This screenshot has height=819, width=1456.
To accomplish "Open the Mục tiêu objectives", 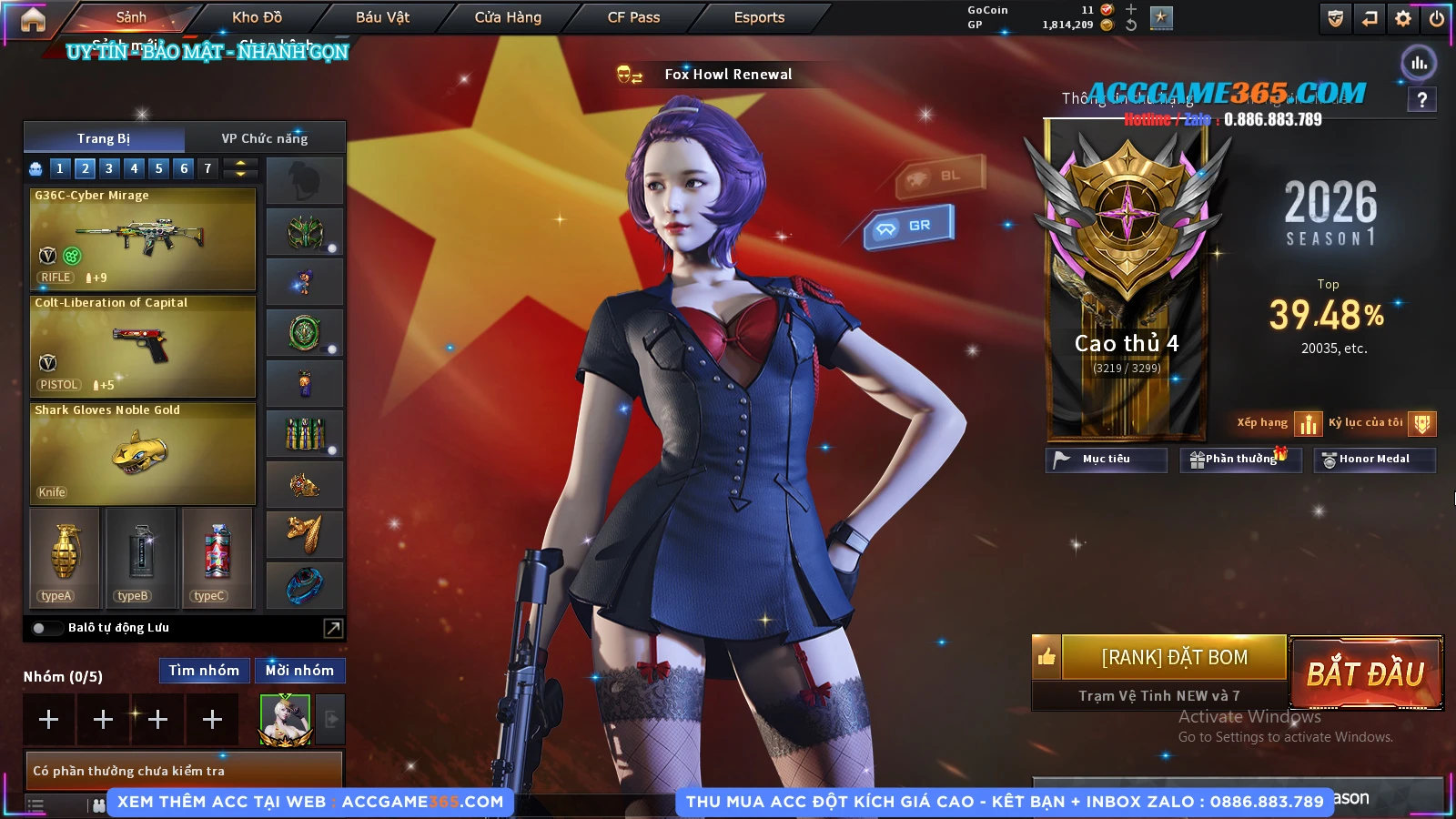I will (x=1106, y=460).
